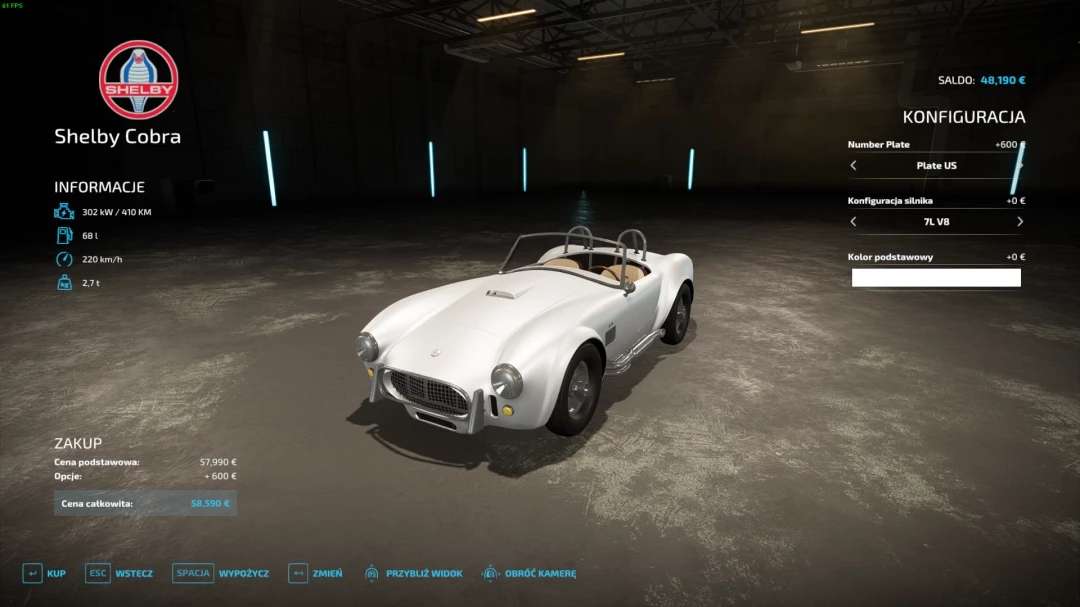The width and height of the screenshot is (1080, 607).
Task: Lease the vehicle via WYPOŻYCZ
Action: [x=221, y=573]
